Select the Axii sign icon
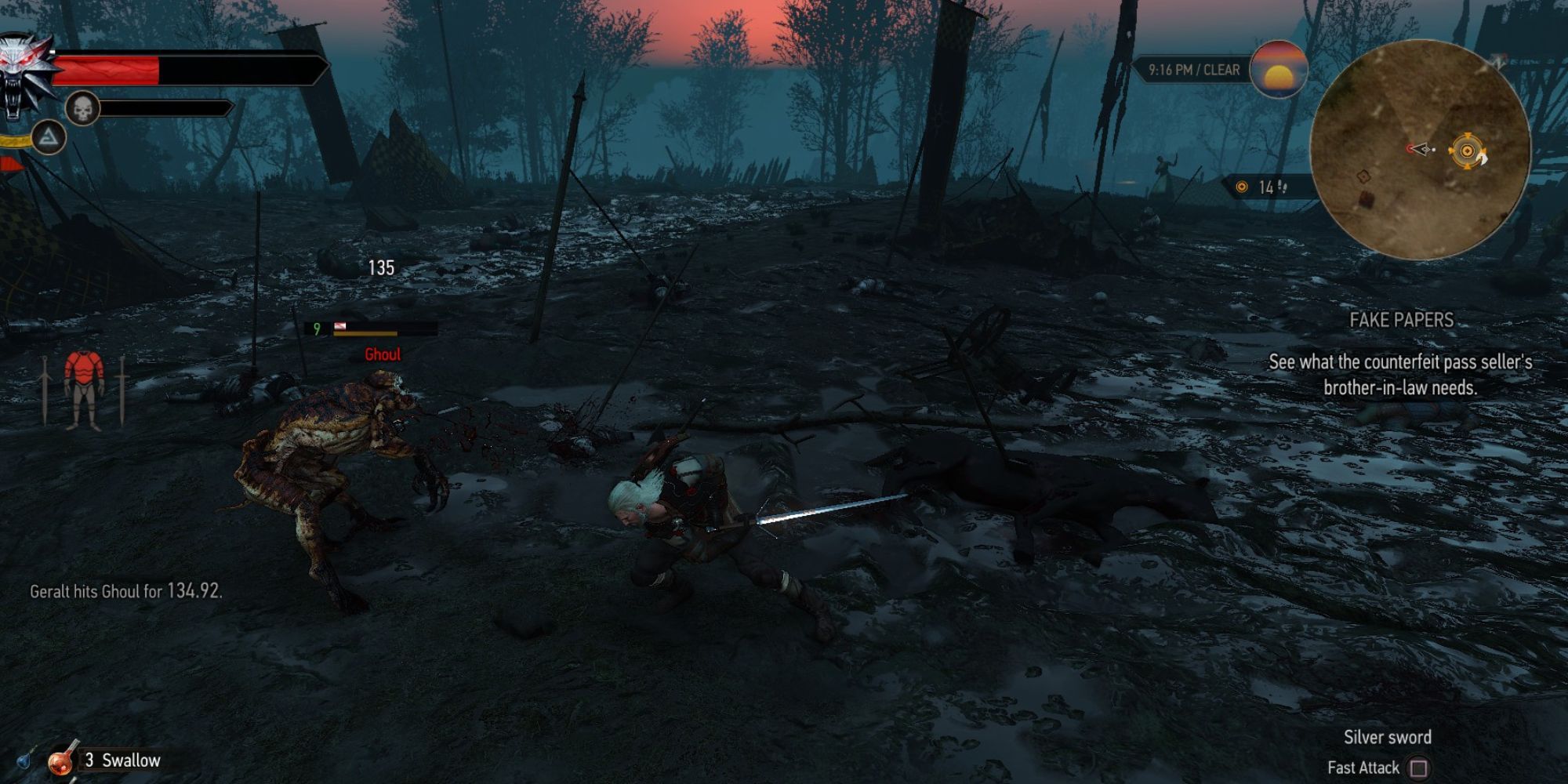 [x=49, y=138]
